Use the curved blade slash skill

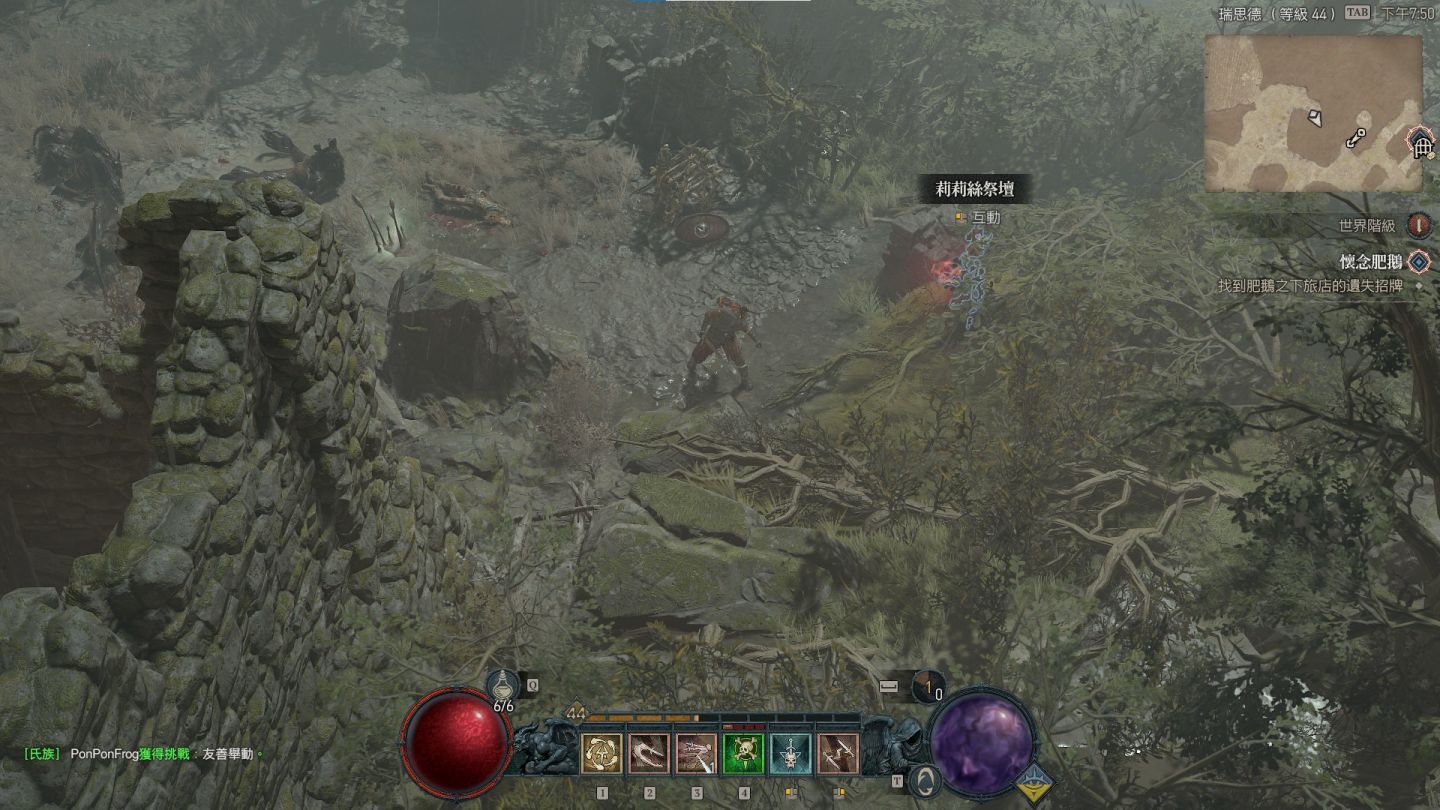tap(649, 754)
